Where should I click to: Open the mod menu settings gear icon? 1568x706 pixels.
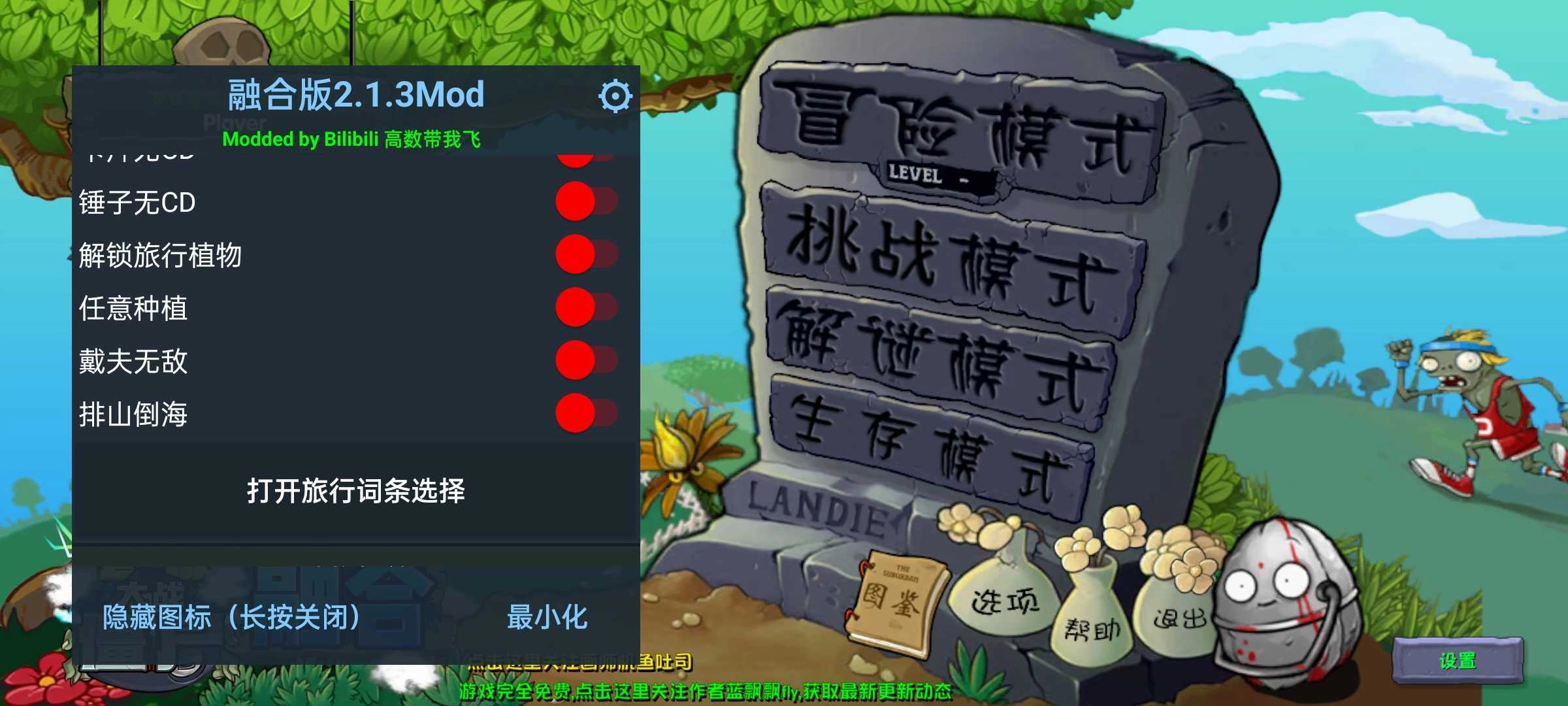click(615, 95)
